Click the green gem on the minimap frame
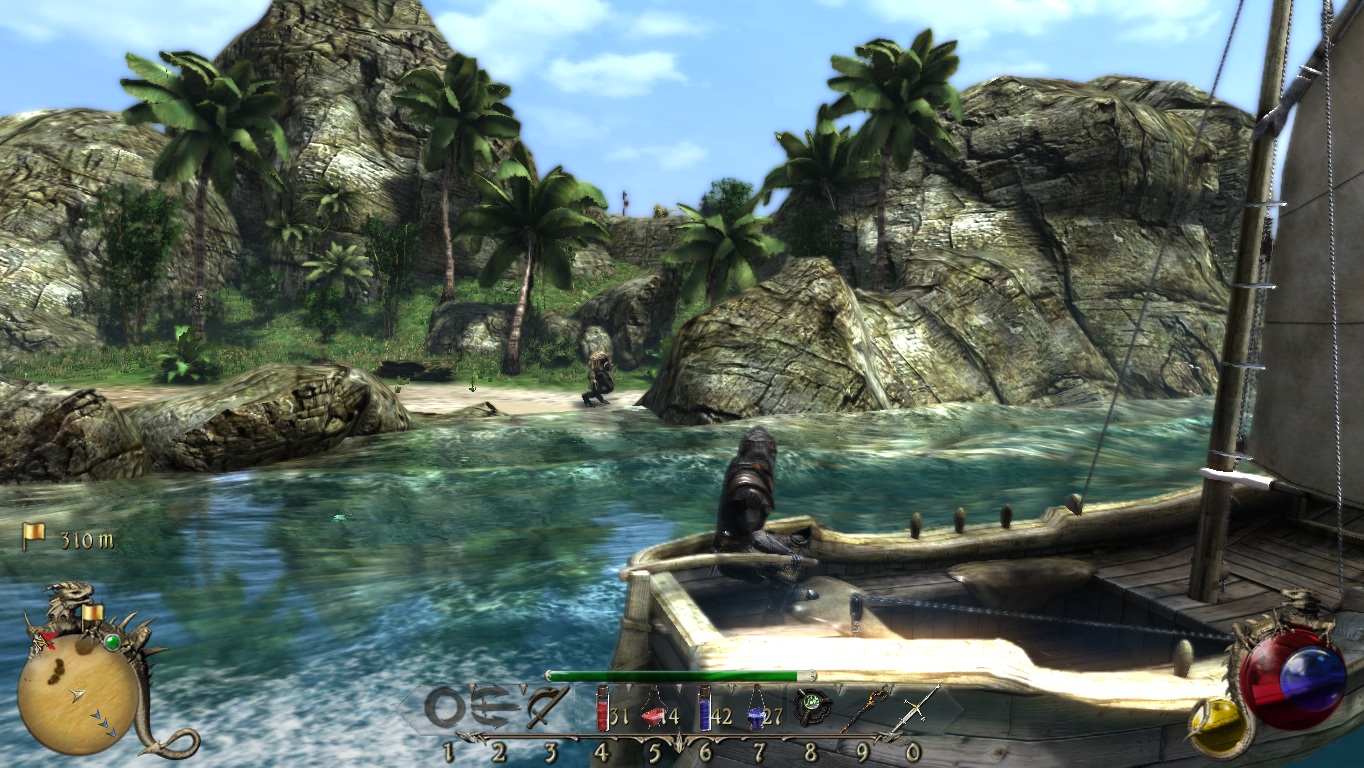Screen dimensions: 1364x768 tap(112, 642)
